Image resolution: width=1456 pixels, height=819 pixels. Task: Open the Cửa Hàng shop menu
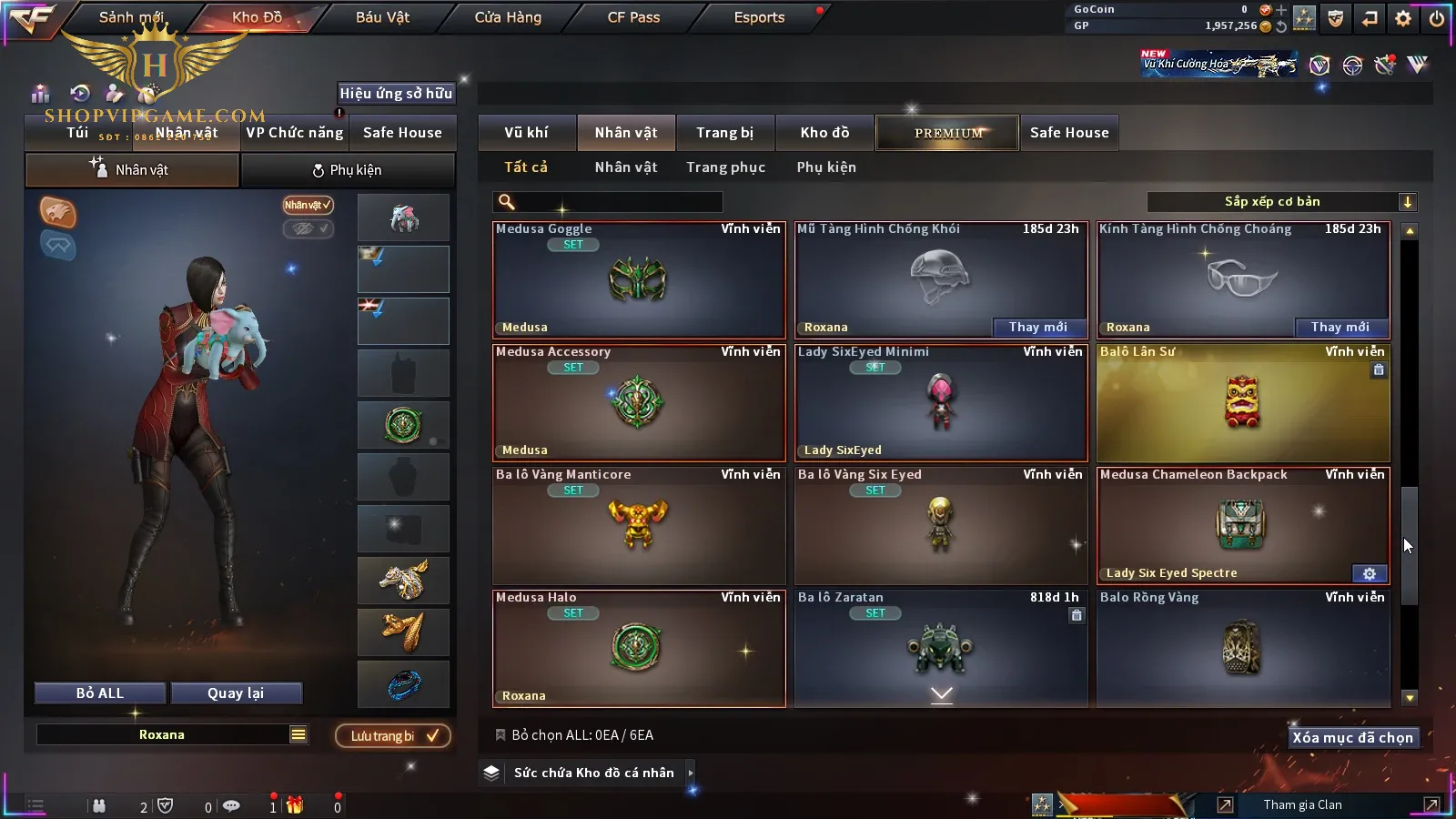point(508,17)
